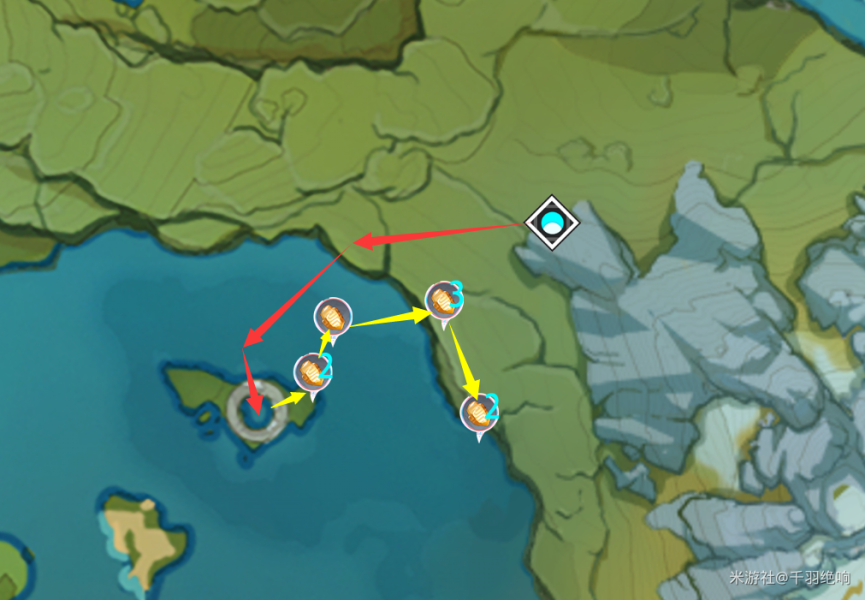Select the unnumbered fist pin over water
This screenshot has width=865, height=600.
(332, 317)
